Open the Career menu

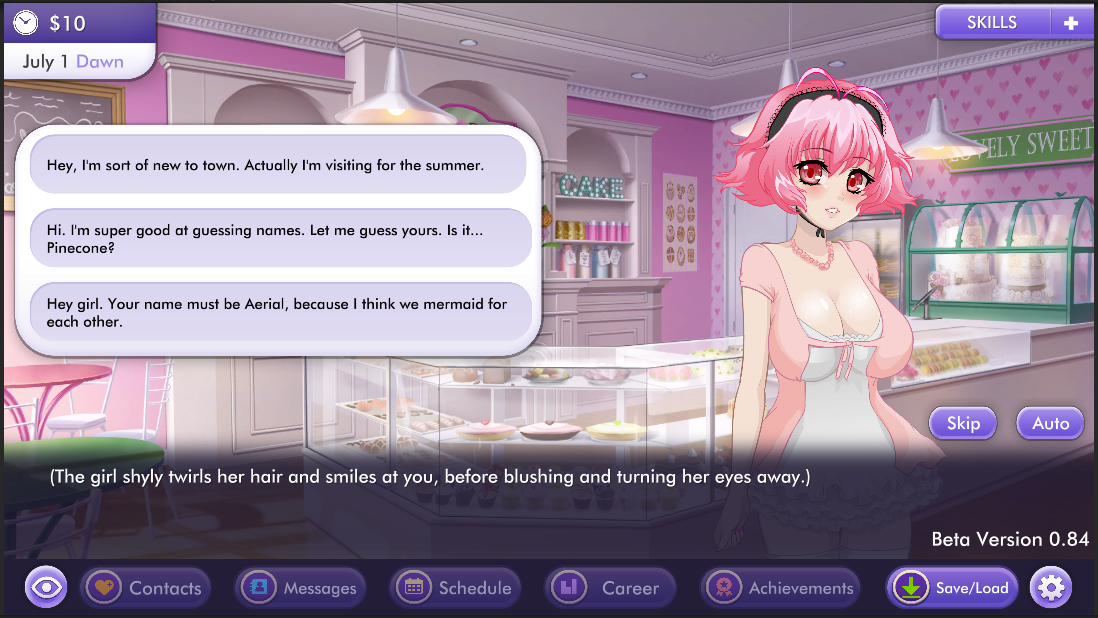(x=610, y=588)
